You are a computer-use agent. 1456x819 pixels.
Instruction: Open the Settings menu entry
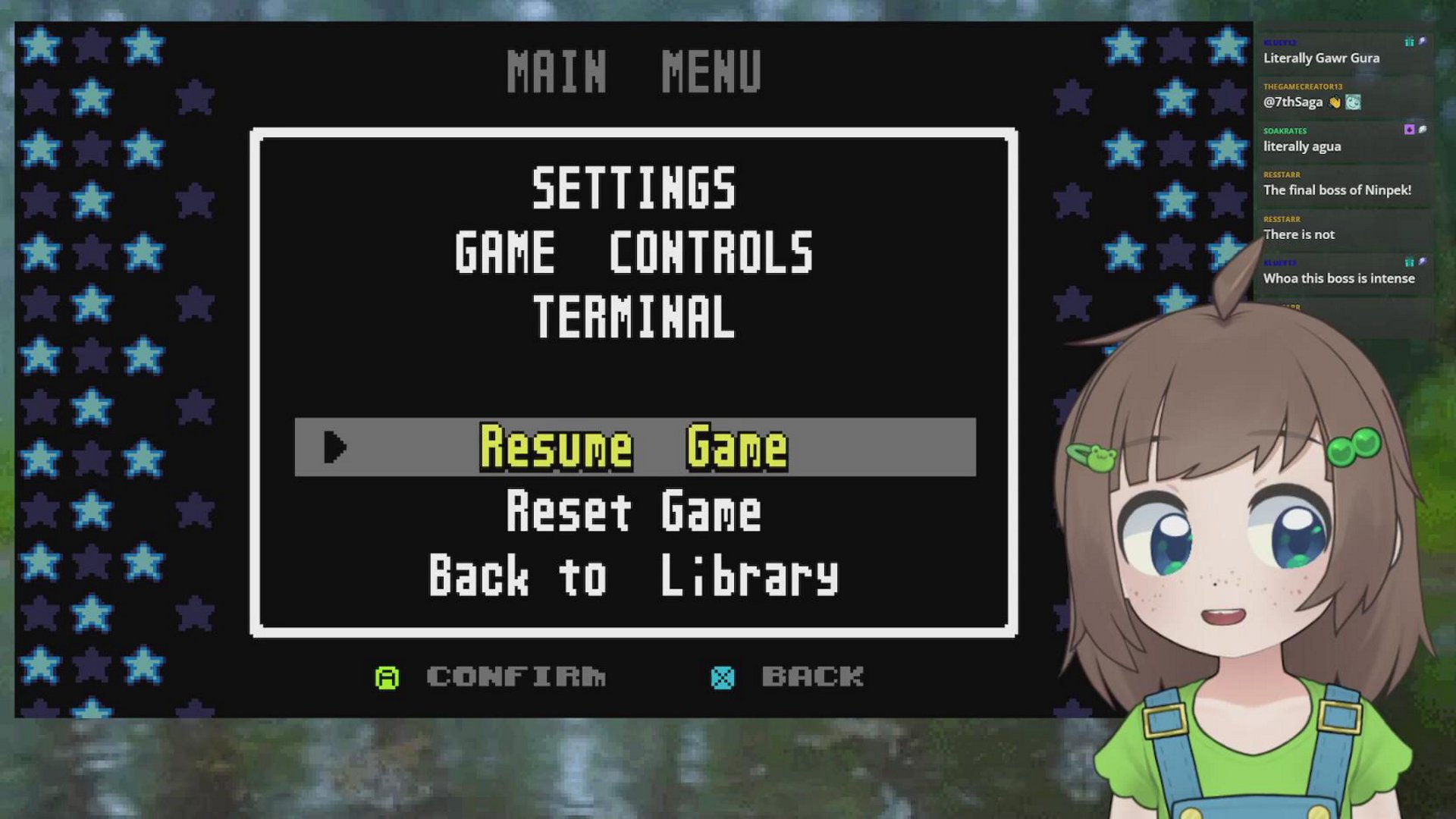(634, 188)
